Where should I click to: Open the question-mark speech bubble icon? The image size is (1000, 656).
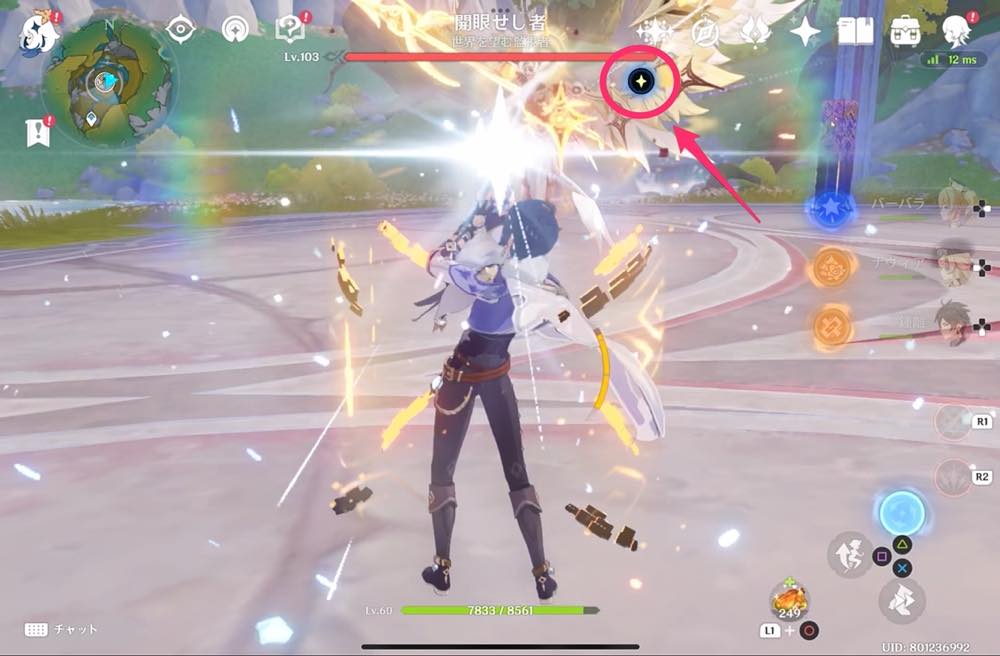coord(289,30)
